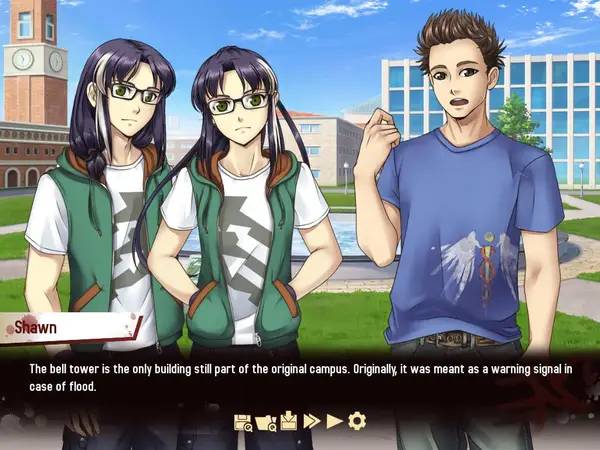Open quick load via the folder icon
600x450 pixels.
coord(266,421)
